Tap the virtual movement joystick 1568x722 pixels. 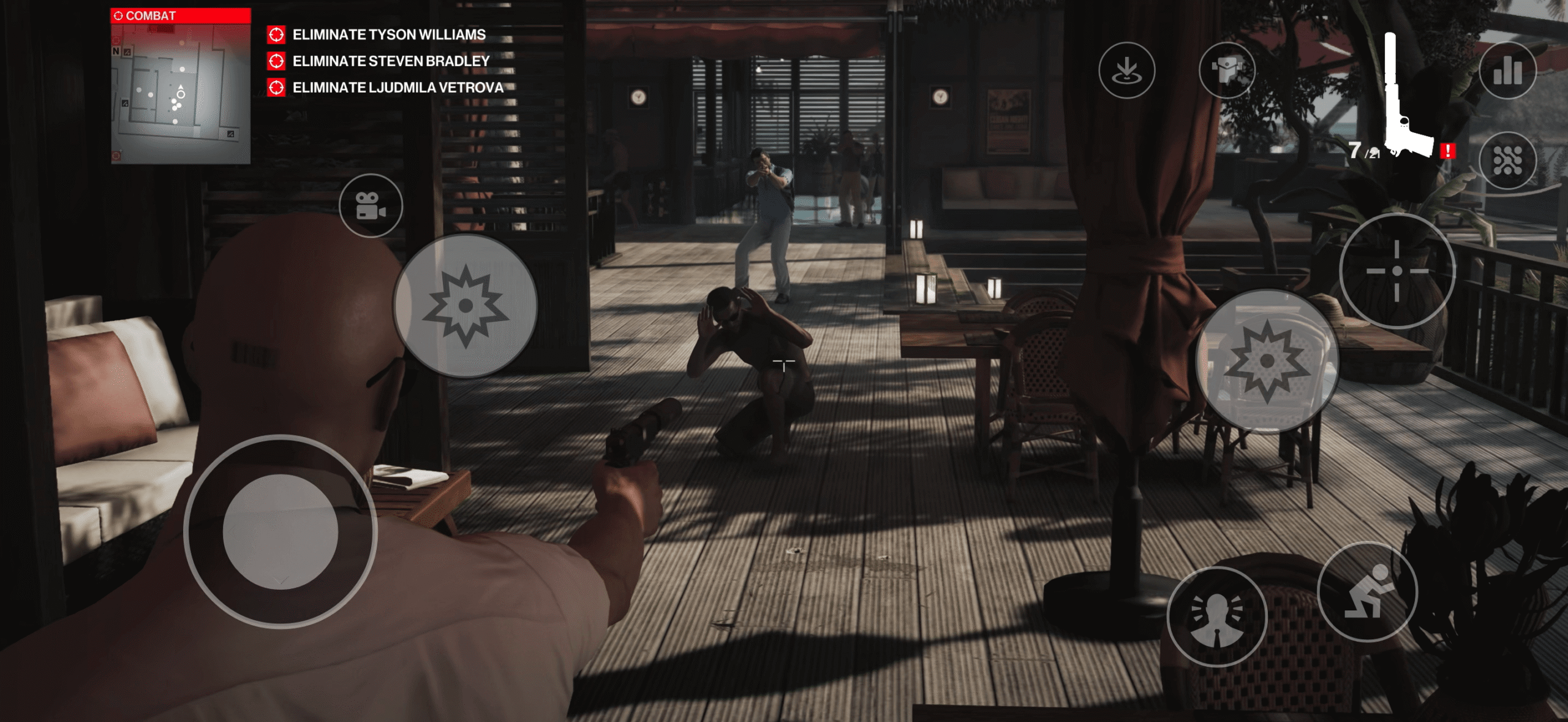[x=281, y=531]
